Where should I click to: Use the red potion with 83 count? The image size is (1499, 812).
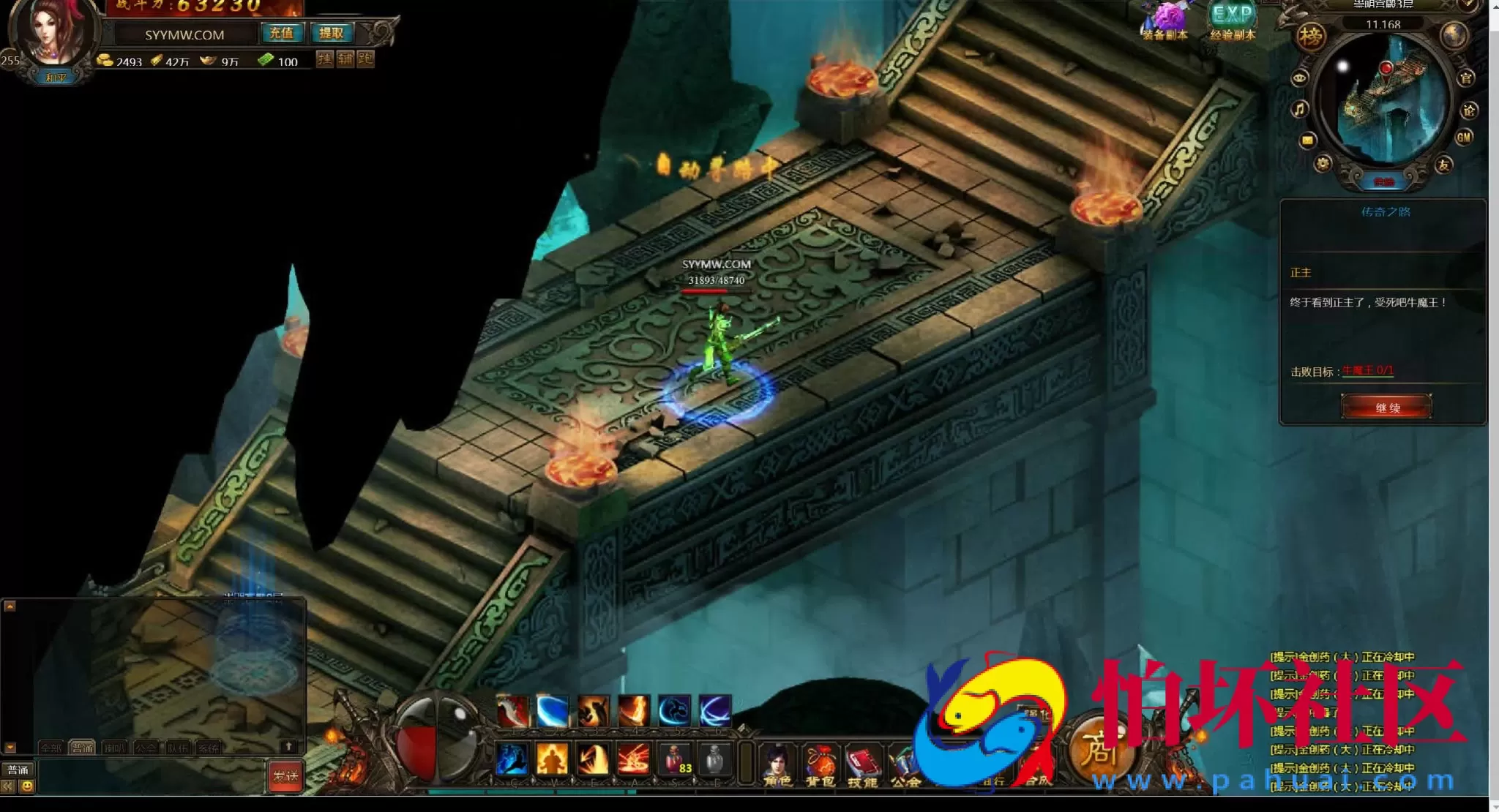tap(675, 758)
